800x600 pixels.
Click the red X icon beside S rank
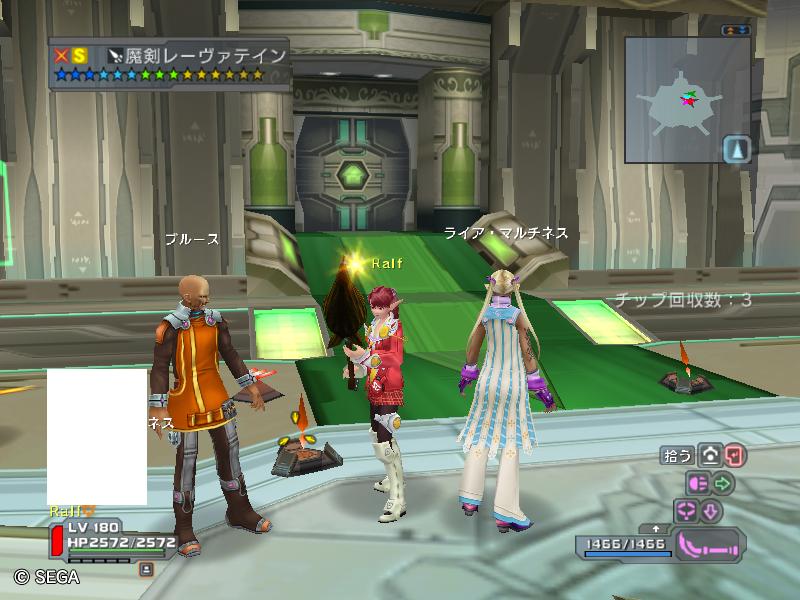(x=62, y=56)
